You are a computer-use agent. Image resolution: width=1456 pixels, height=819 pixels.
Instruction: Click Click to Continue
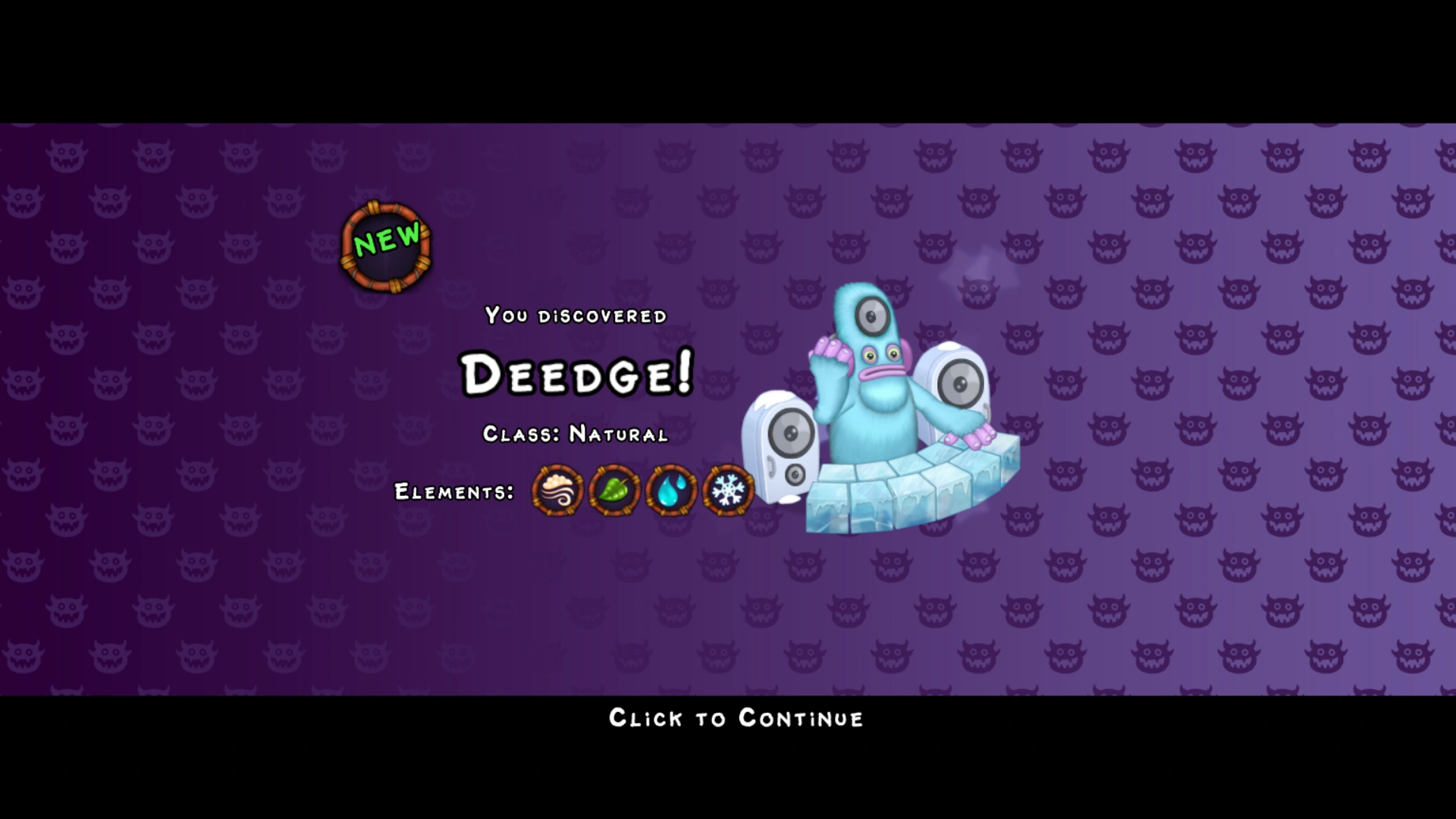point(735,718)
